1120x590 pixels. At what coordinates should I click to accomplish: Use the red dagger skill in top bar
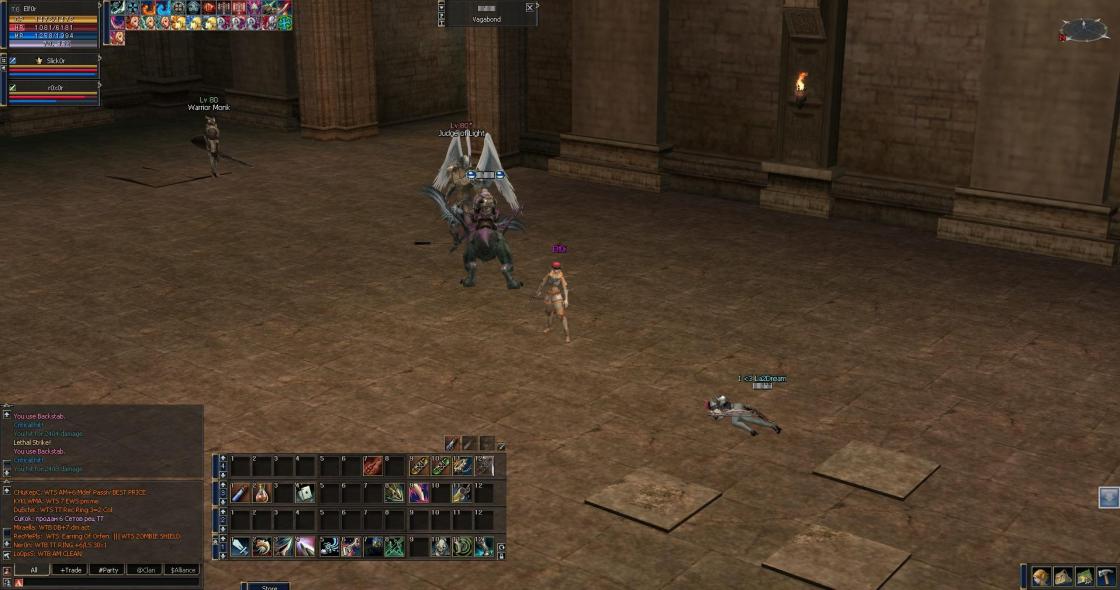click(372, 465)
